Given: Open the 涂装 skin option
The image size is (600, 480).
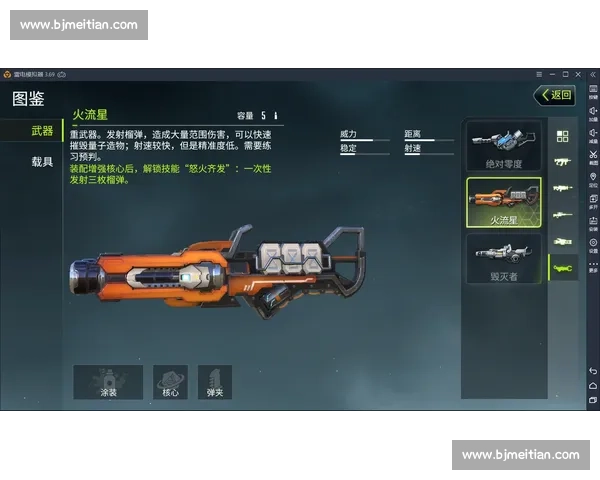Looking at the screenshot, I should click(108, 382).
